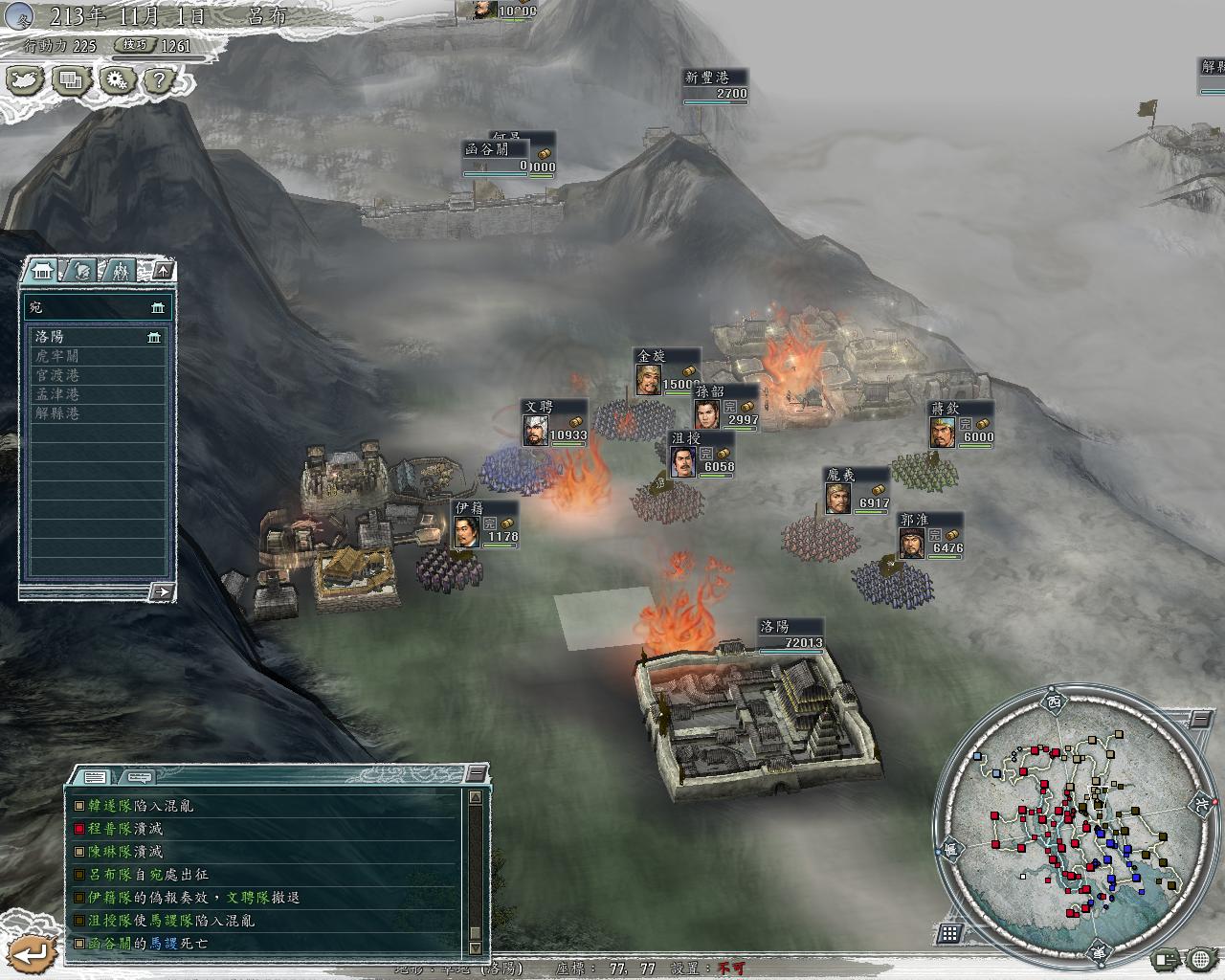Viewport: 1225px width, 980px height.
Task: Click the right arrow on the city panel
Action: tap(162, 592)
